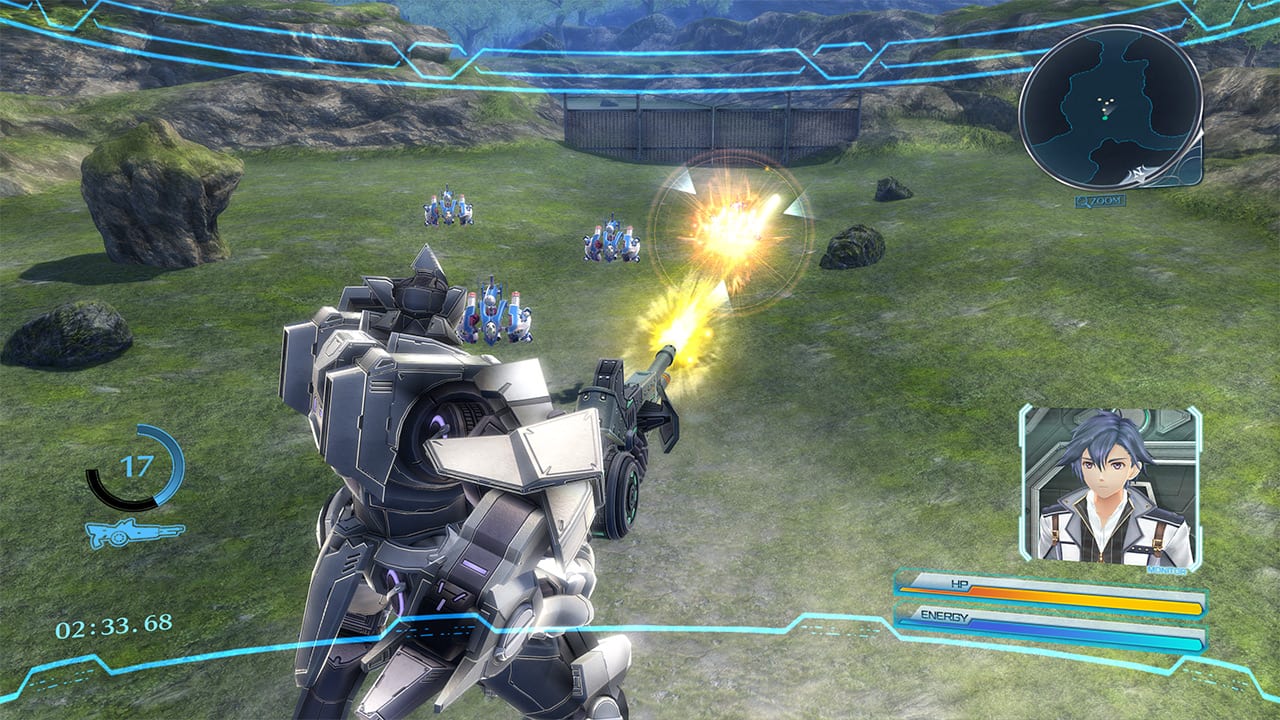1280x720 pixels.
Task: Click the rifle weapon icon
Action: (134, 533)
